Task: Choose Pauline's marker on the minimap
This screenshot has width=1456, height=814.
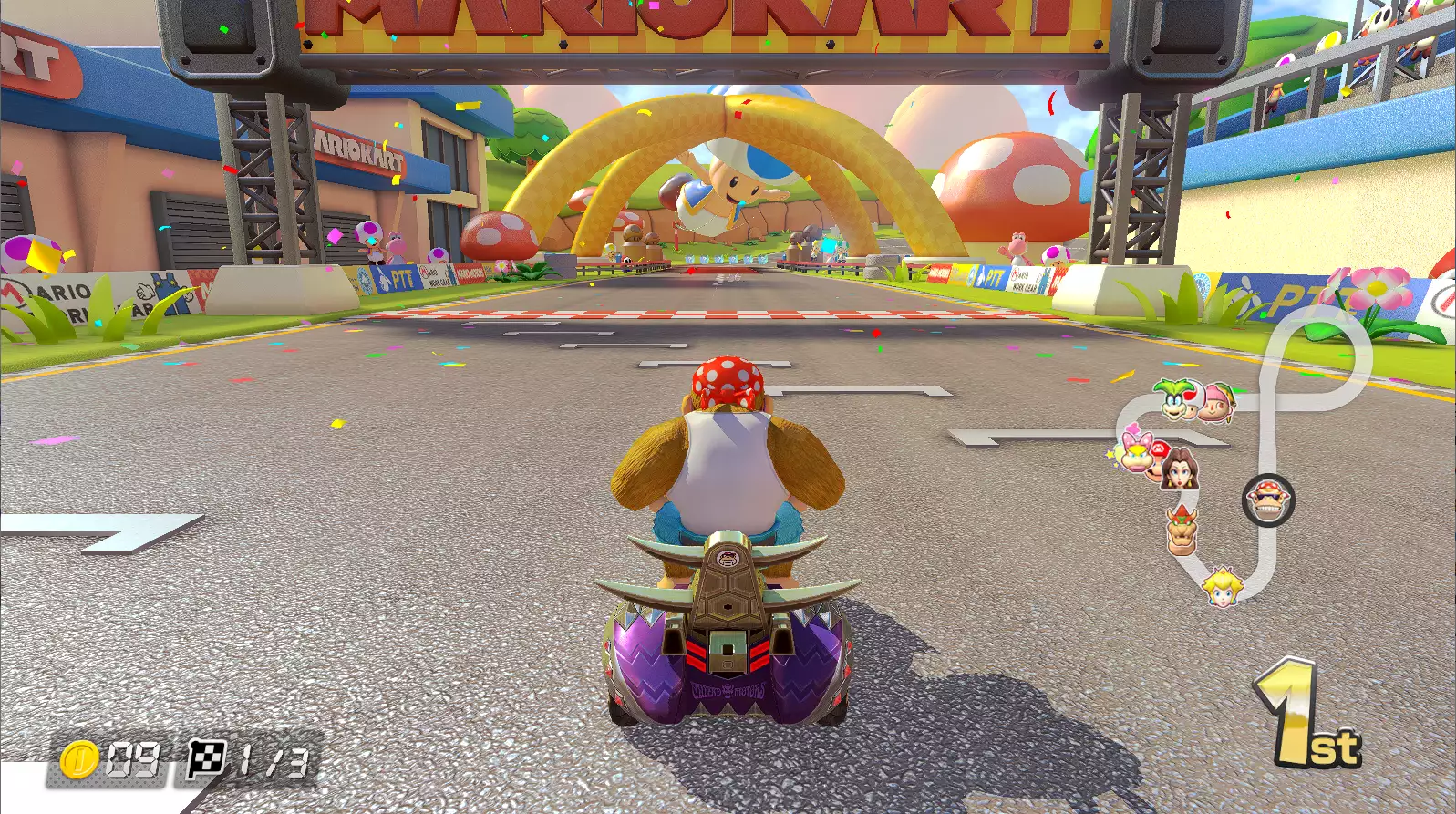Action: pos(1181,469)
